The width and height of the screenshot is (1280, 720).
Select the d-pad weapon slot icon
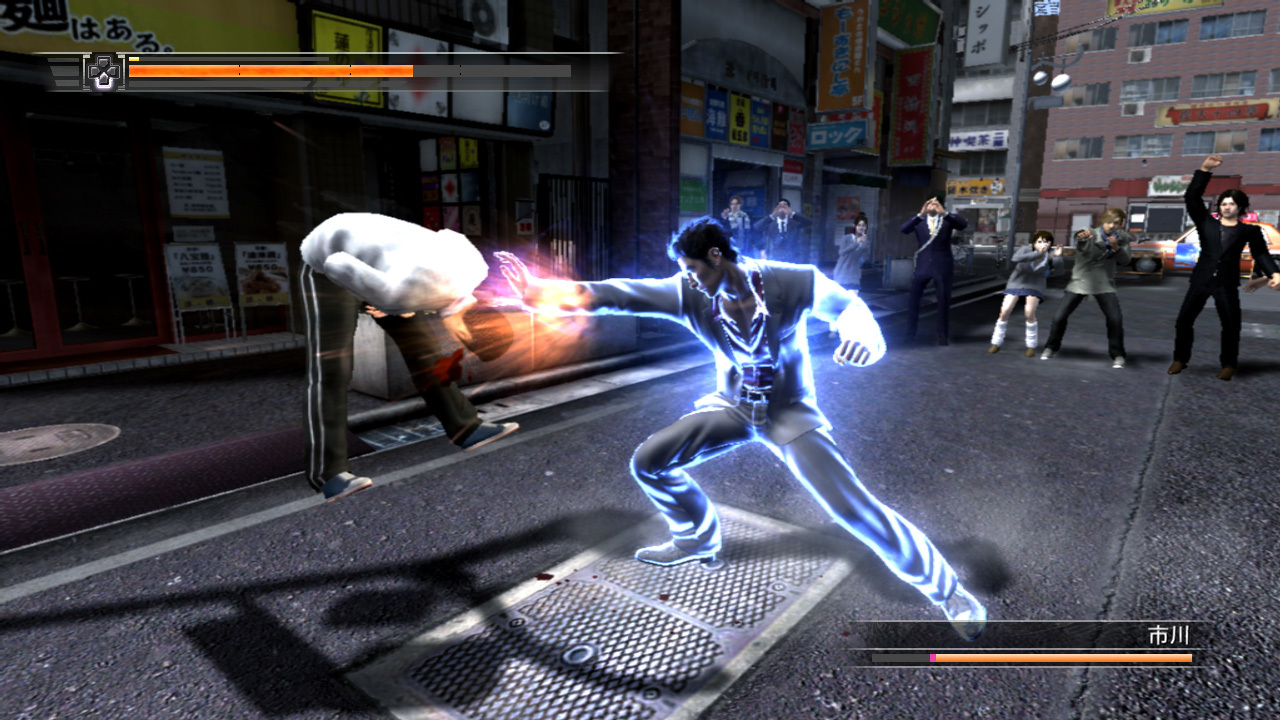pos(104,72)
